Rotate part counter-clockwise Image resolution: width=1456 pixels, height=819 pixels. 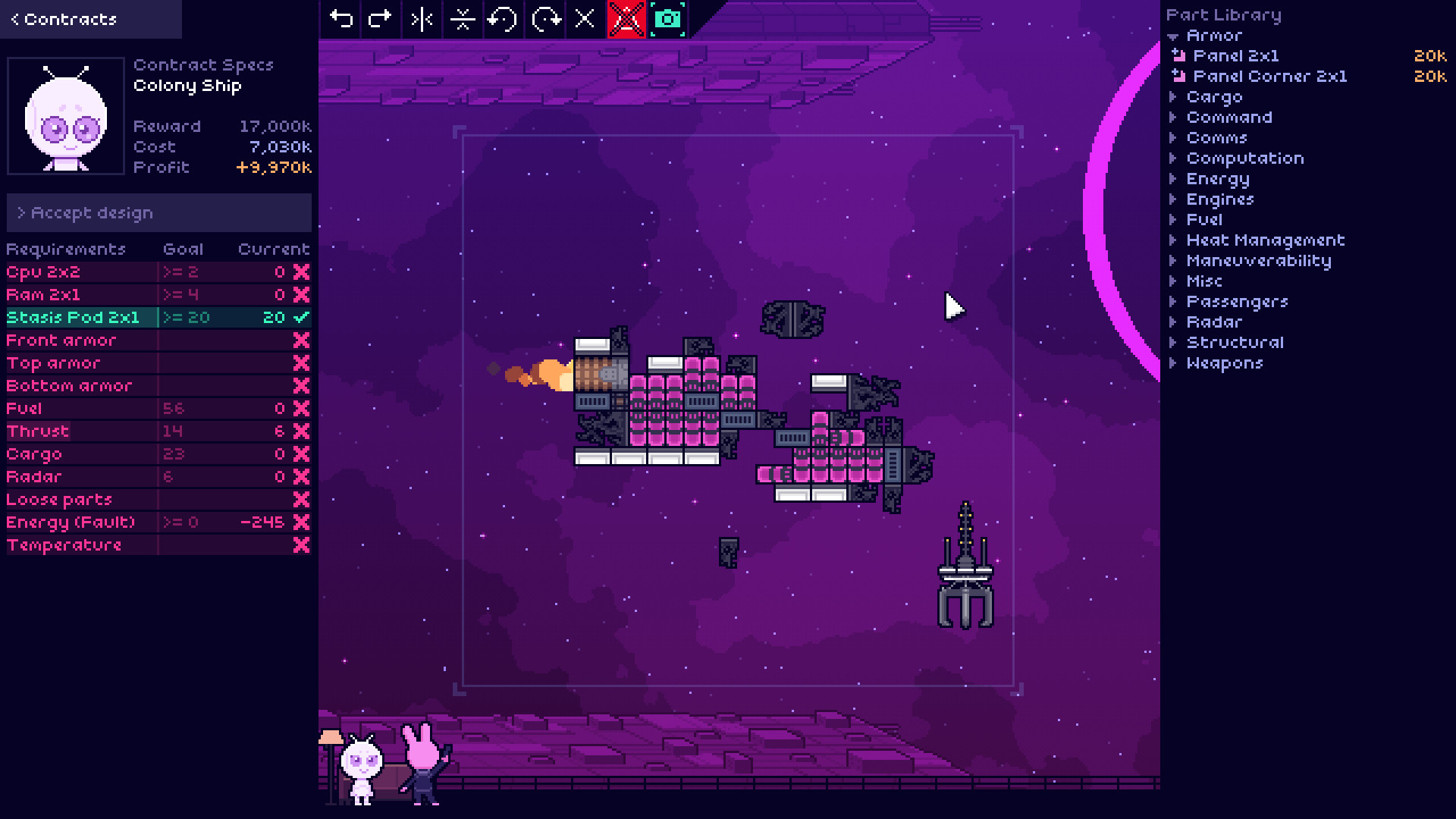[x=503, y=19]
